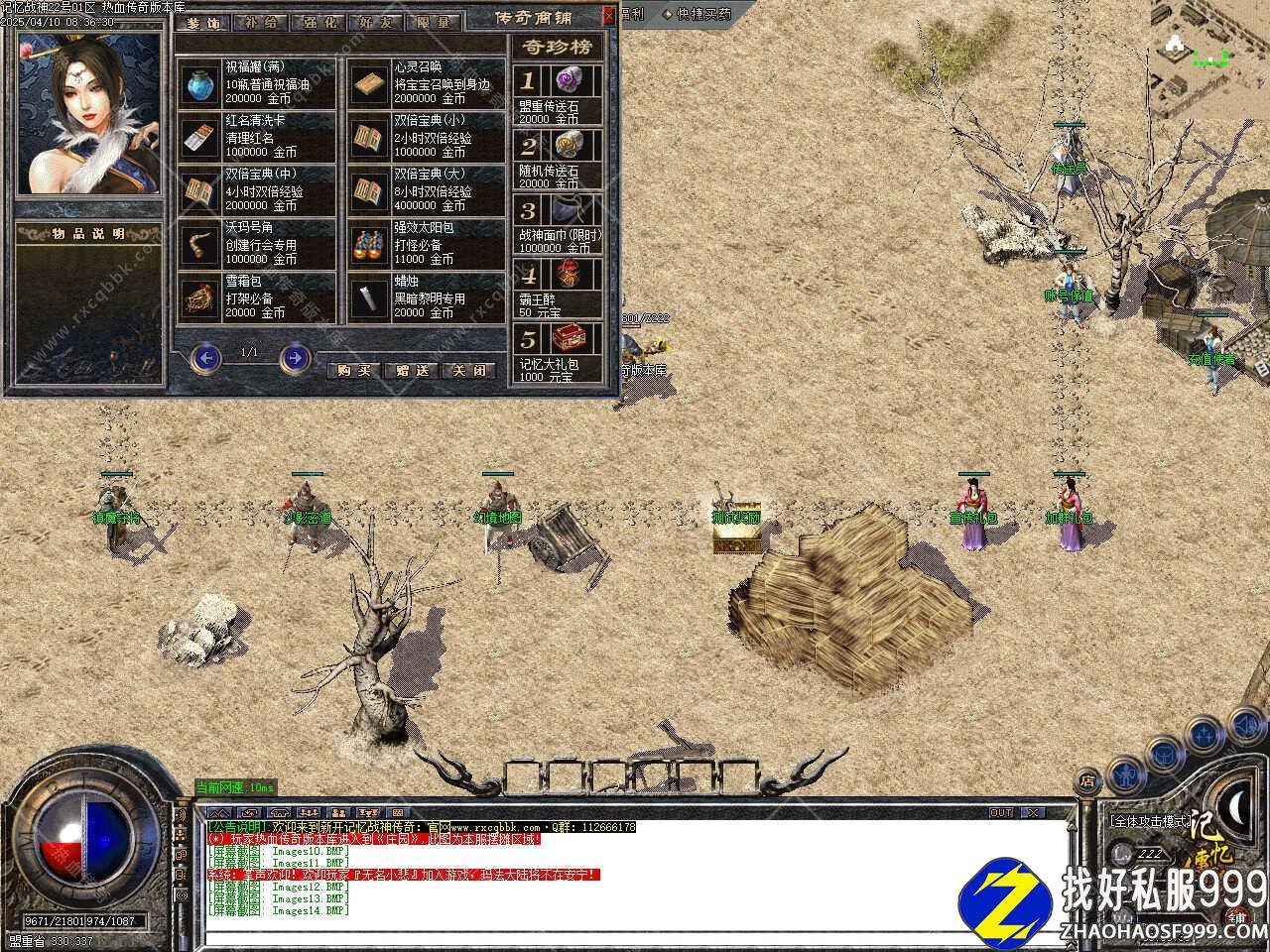1270x952 pixels.
Task: Pick the 沃玛号角 horn item
Action: [201, 245]
